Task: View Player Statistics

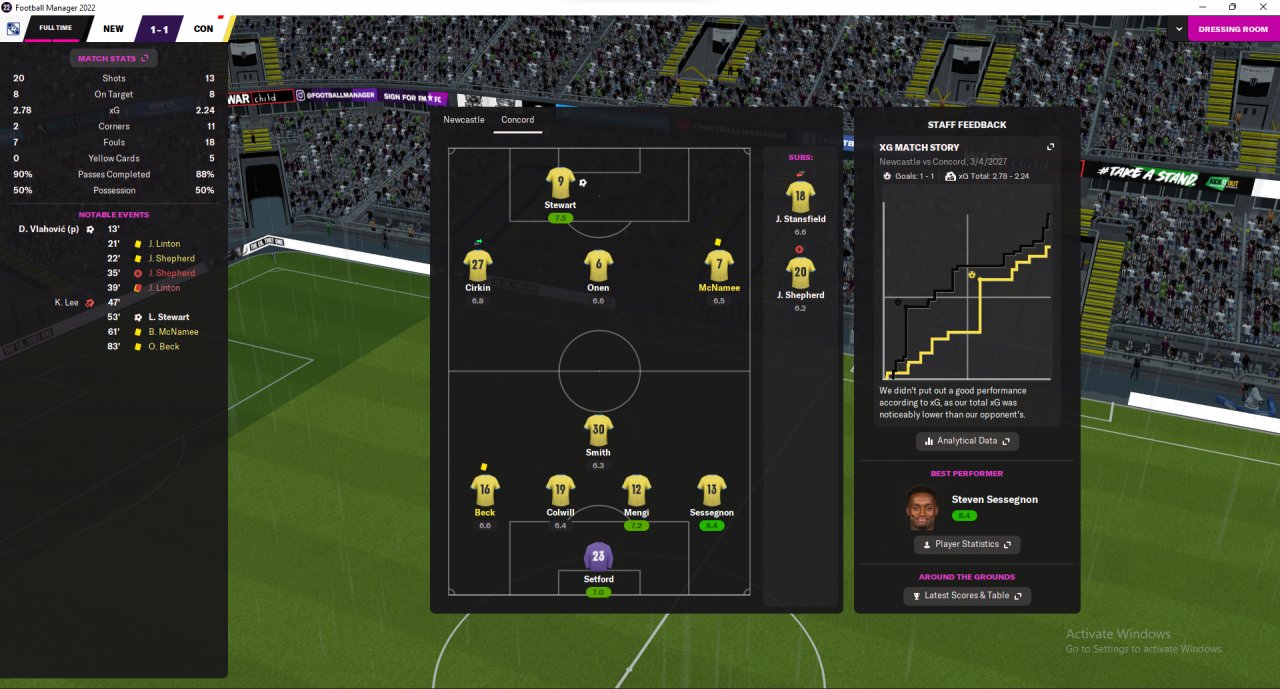Action: click(x=966, y=545)
